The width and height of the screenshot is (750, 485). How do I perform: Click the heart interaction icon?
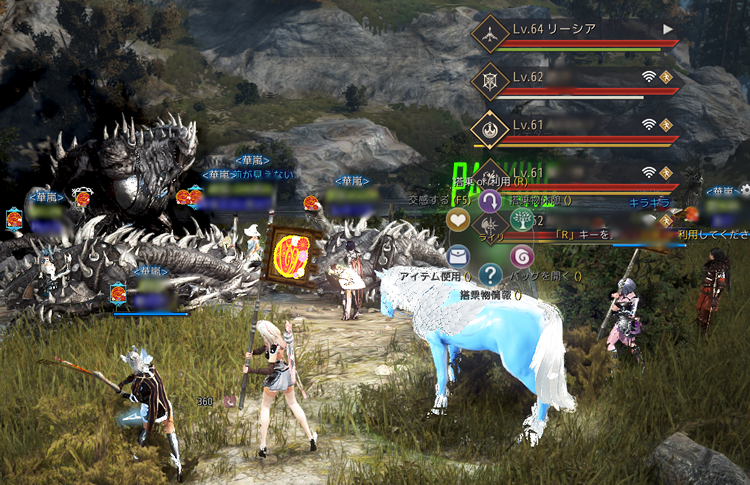pyautogui.click(x=458, y=219)
